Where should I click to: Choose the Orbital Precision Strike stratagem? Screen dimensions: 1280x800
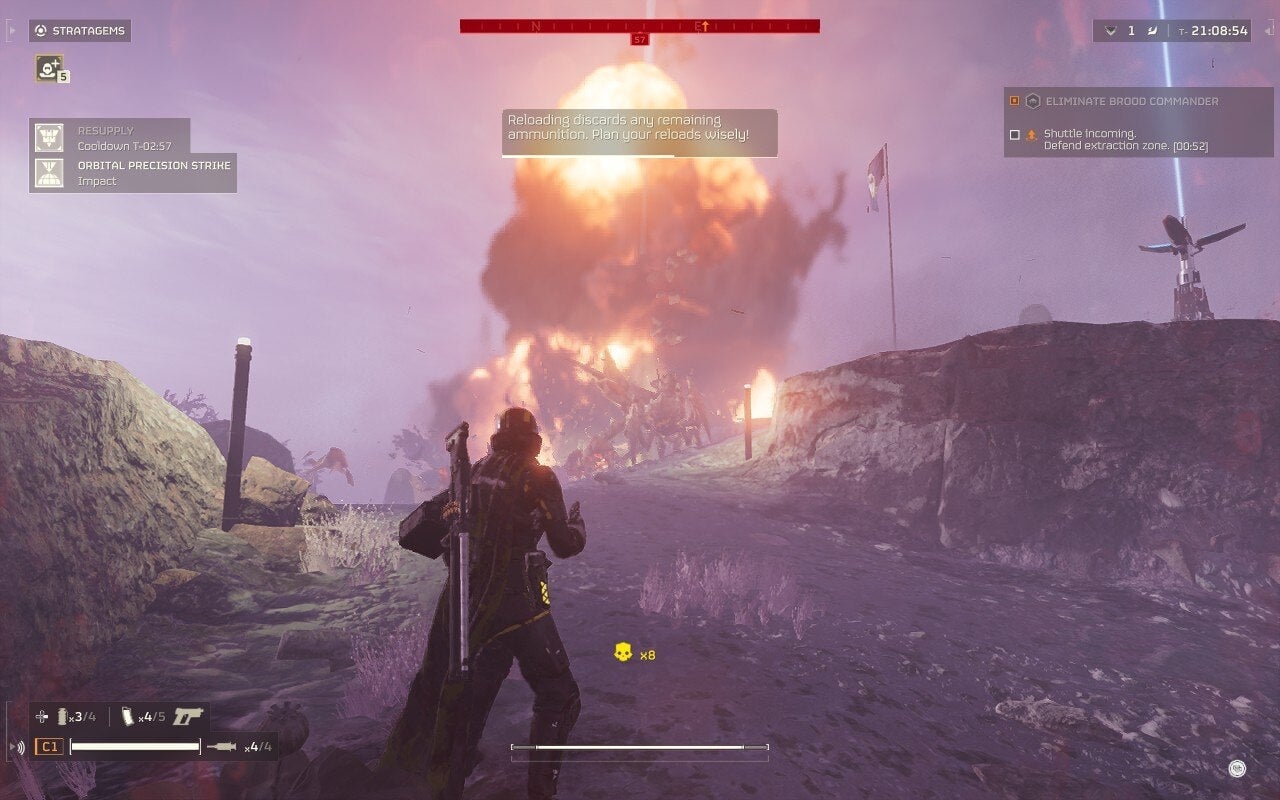coord(133,173)
